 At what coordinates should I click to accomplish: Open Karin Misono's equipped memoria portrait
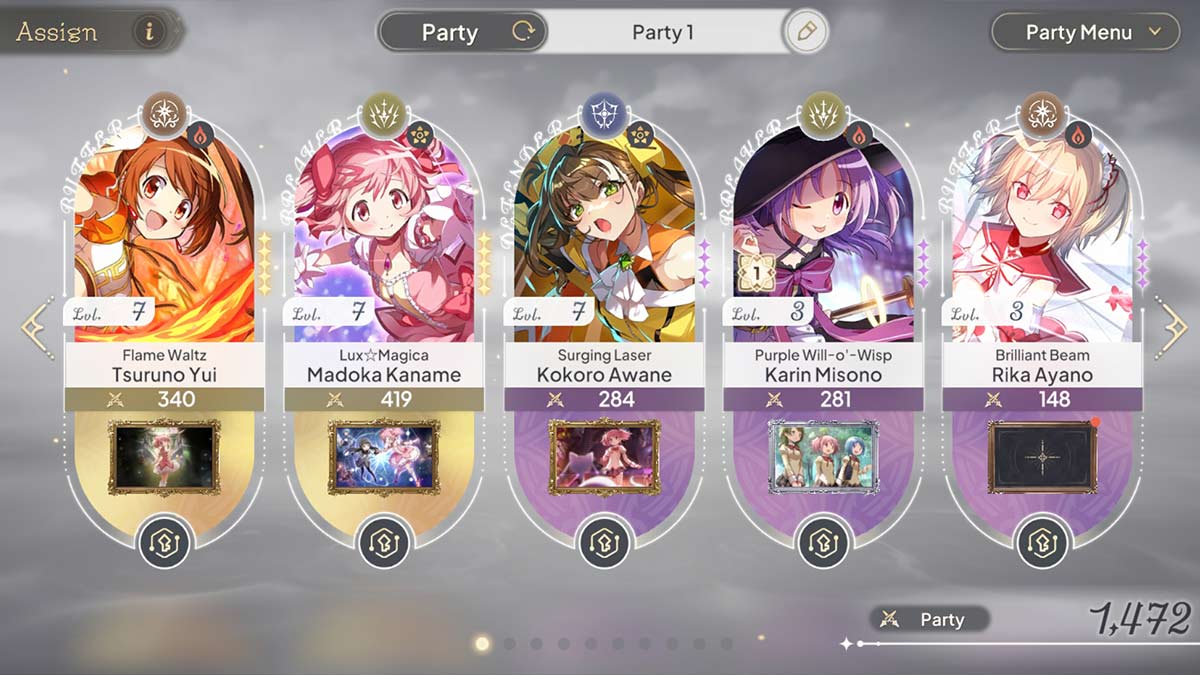click(822, 456)
